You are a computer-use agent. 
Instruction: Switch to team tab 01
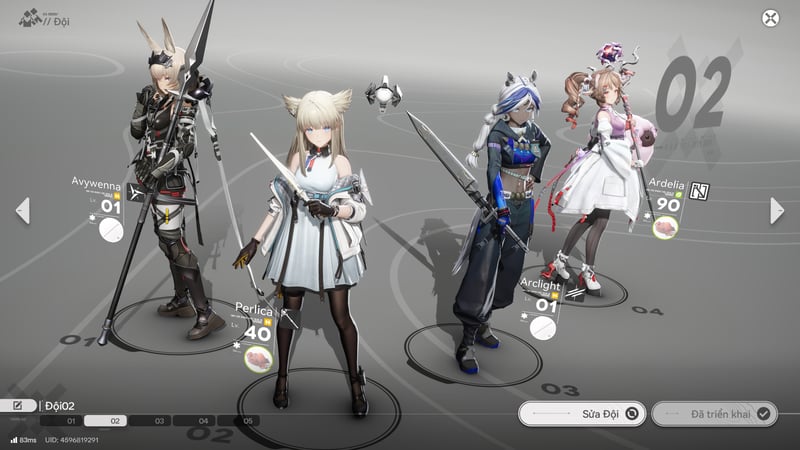tap(71, 421)
